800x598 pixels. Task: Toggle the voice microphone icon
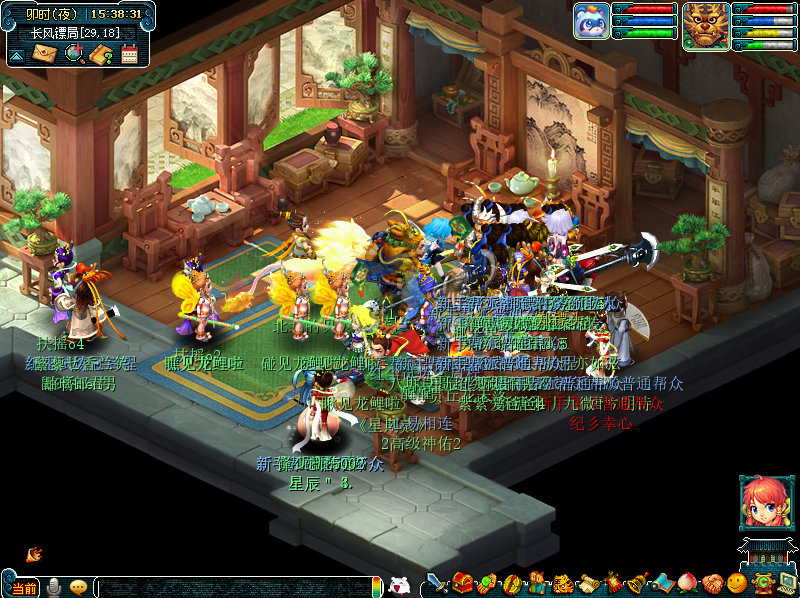[x=54, y=587]
